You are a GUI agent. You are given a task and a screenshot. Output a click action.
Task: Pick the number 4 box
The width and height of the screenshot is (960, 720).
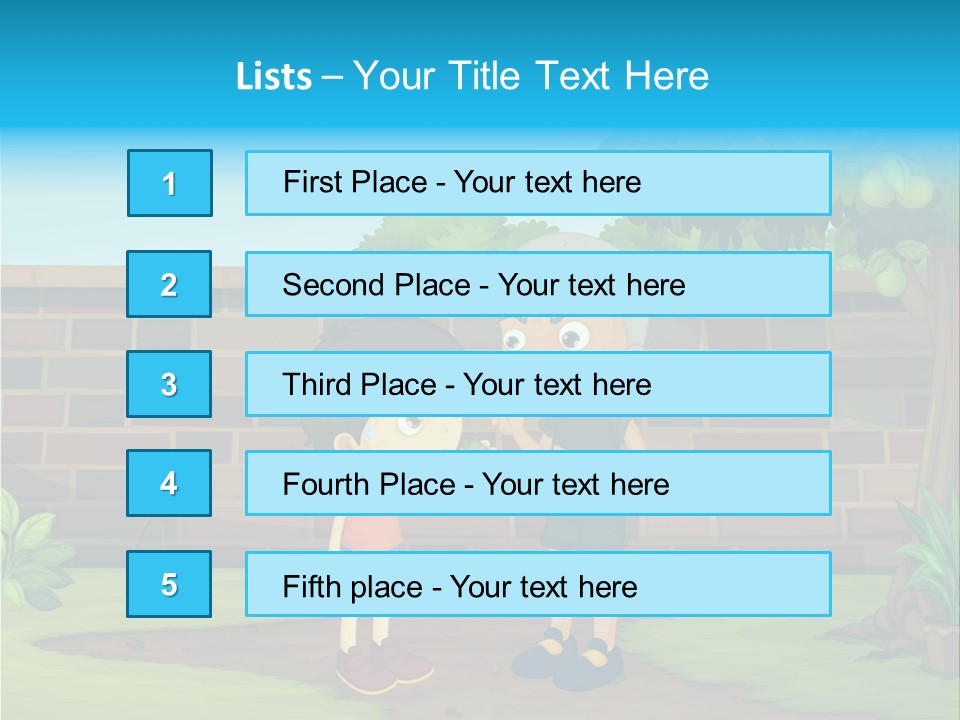(169, 483)
